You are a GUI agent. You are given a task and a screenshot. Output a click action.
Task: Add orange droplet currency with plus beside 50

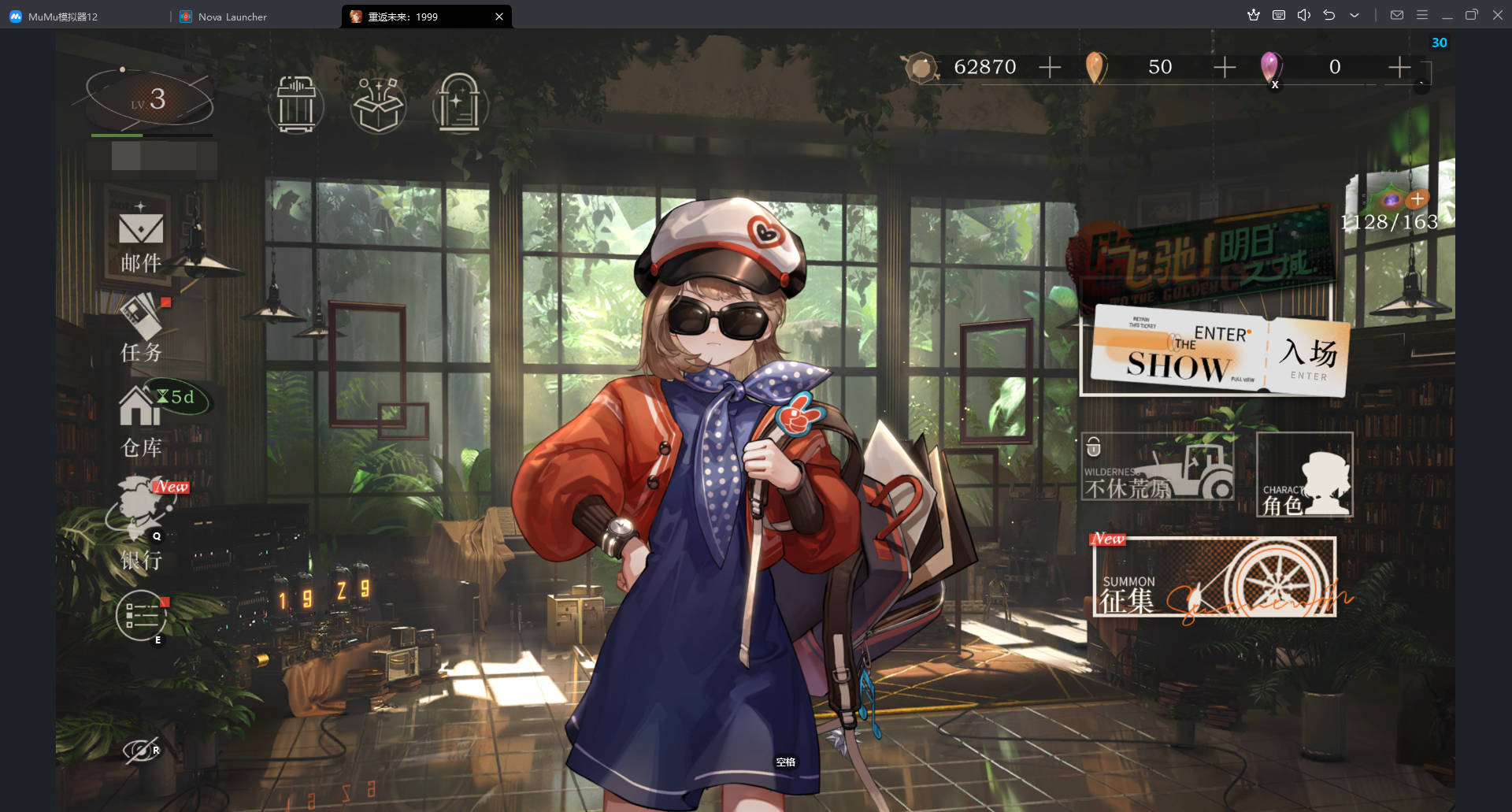click(1225, 68)
